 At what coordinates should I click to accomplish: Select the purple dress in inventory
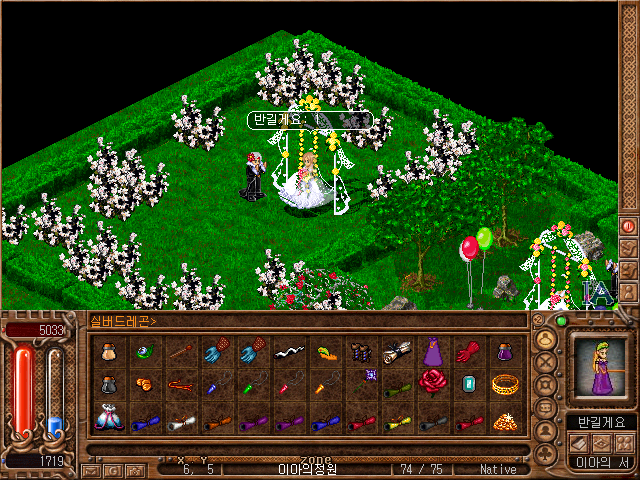pos(432,351)
